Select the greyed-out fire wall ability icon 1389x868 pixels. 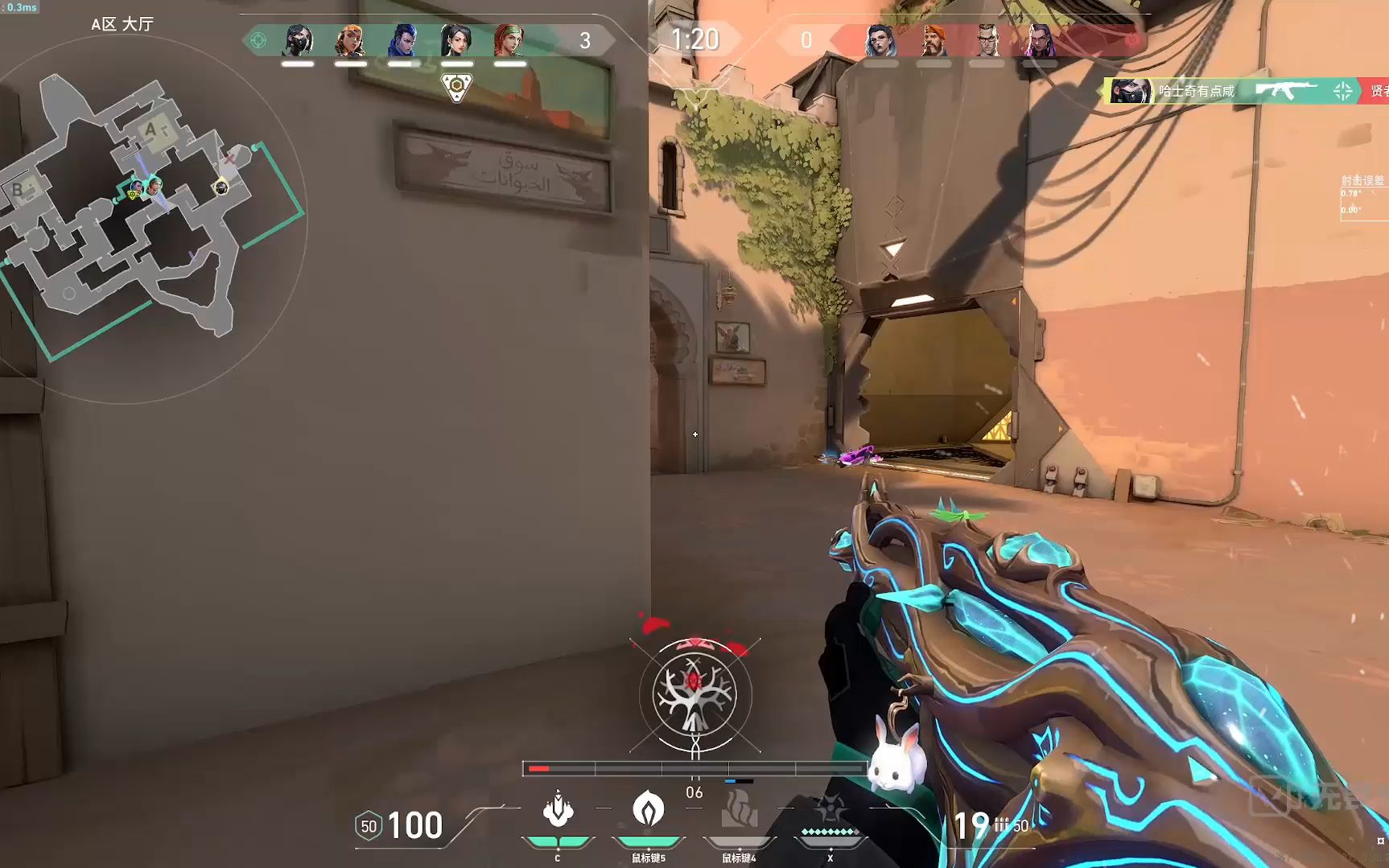coord(739,809)
